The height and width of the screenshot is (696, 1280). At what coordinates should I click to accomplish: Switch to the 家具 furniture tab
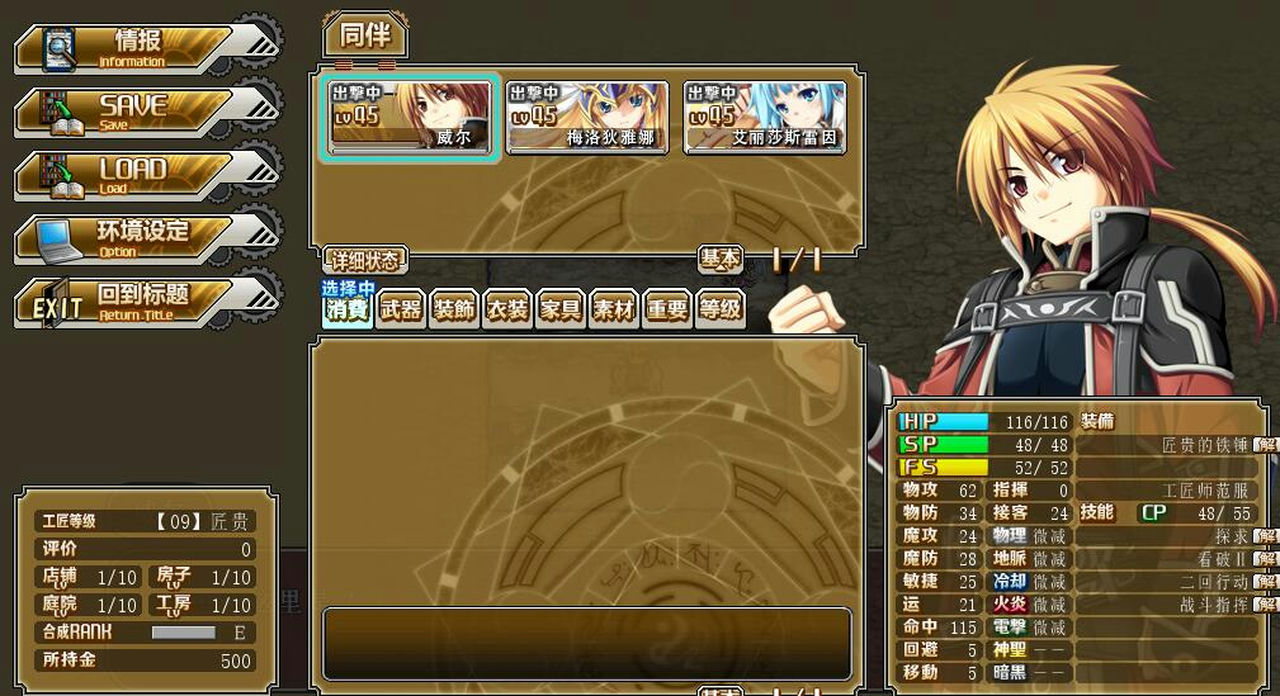[x=560, y=310]
